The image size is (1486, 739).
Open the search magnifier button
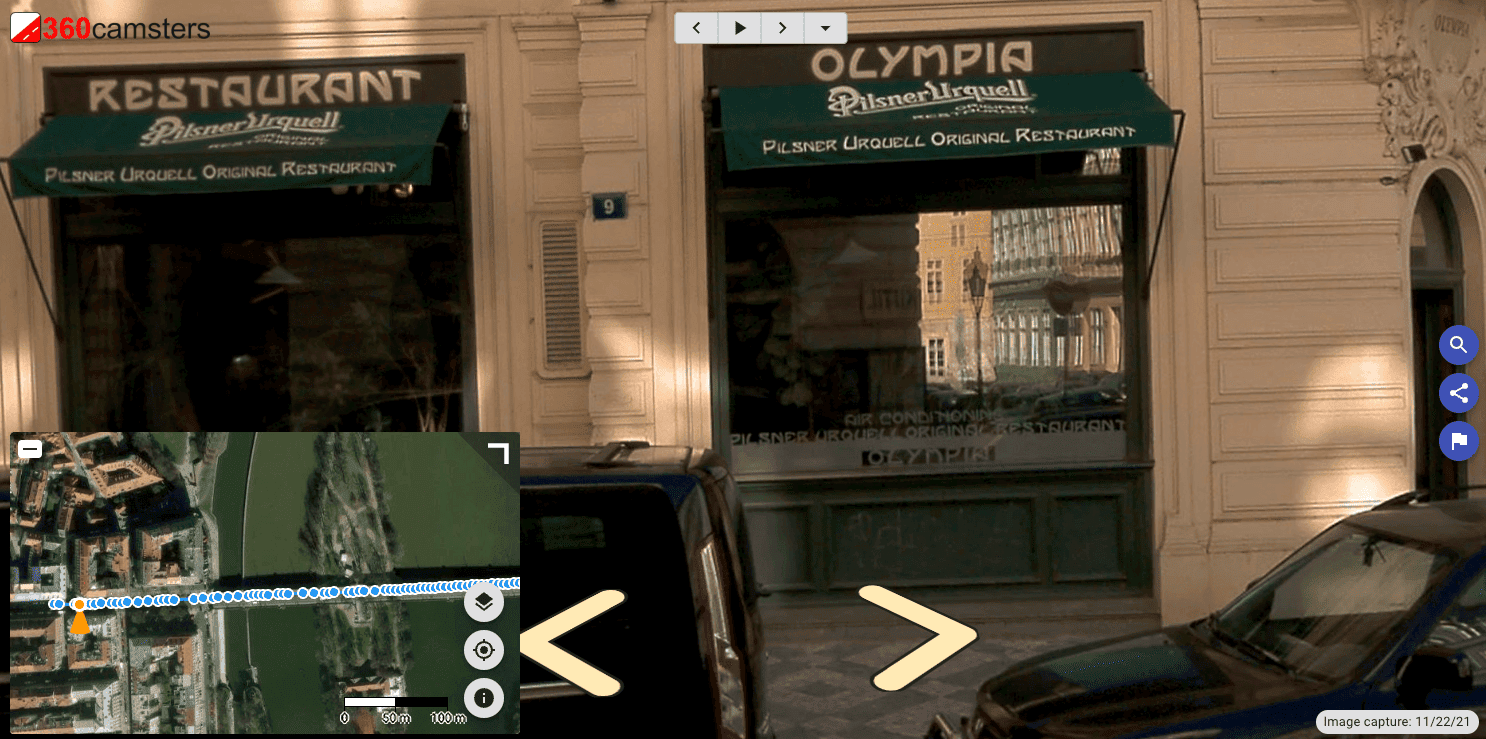coord(1458,346)
